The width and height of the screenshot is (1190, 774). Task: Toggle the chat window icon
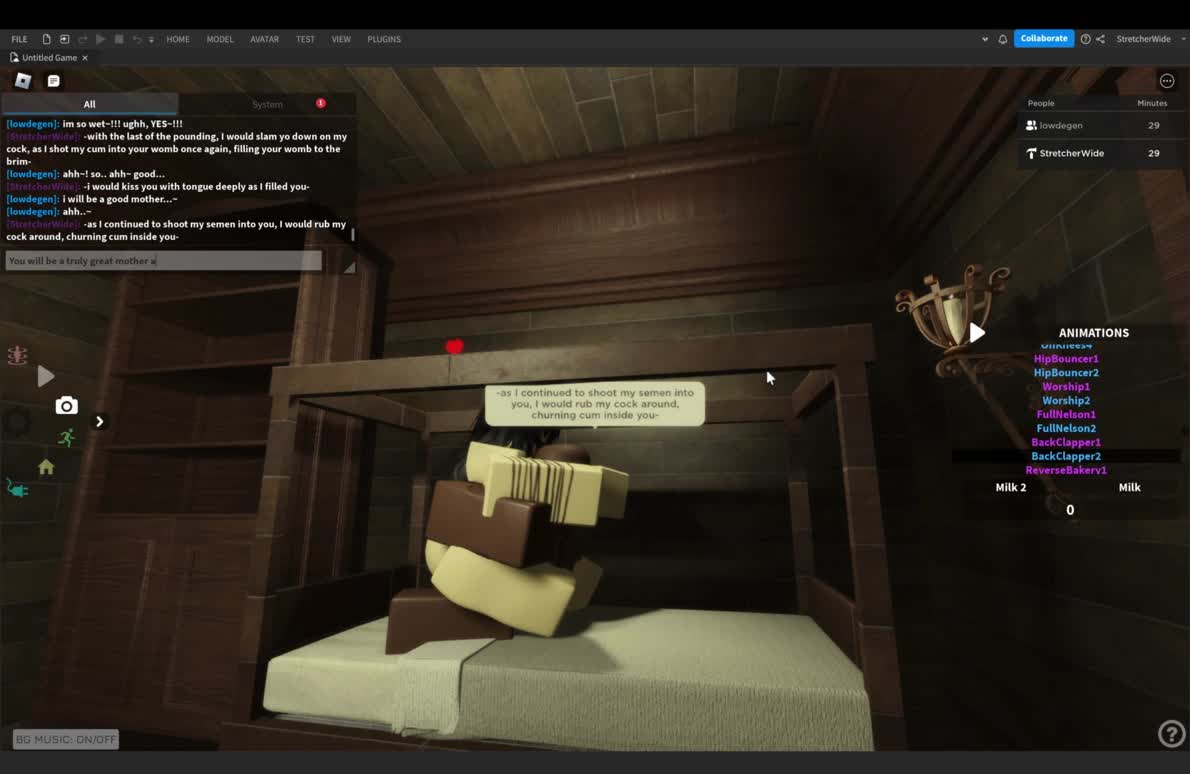click(54, 81)
